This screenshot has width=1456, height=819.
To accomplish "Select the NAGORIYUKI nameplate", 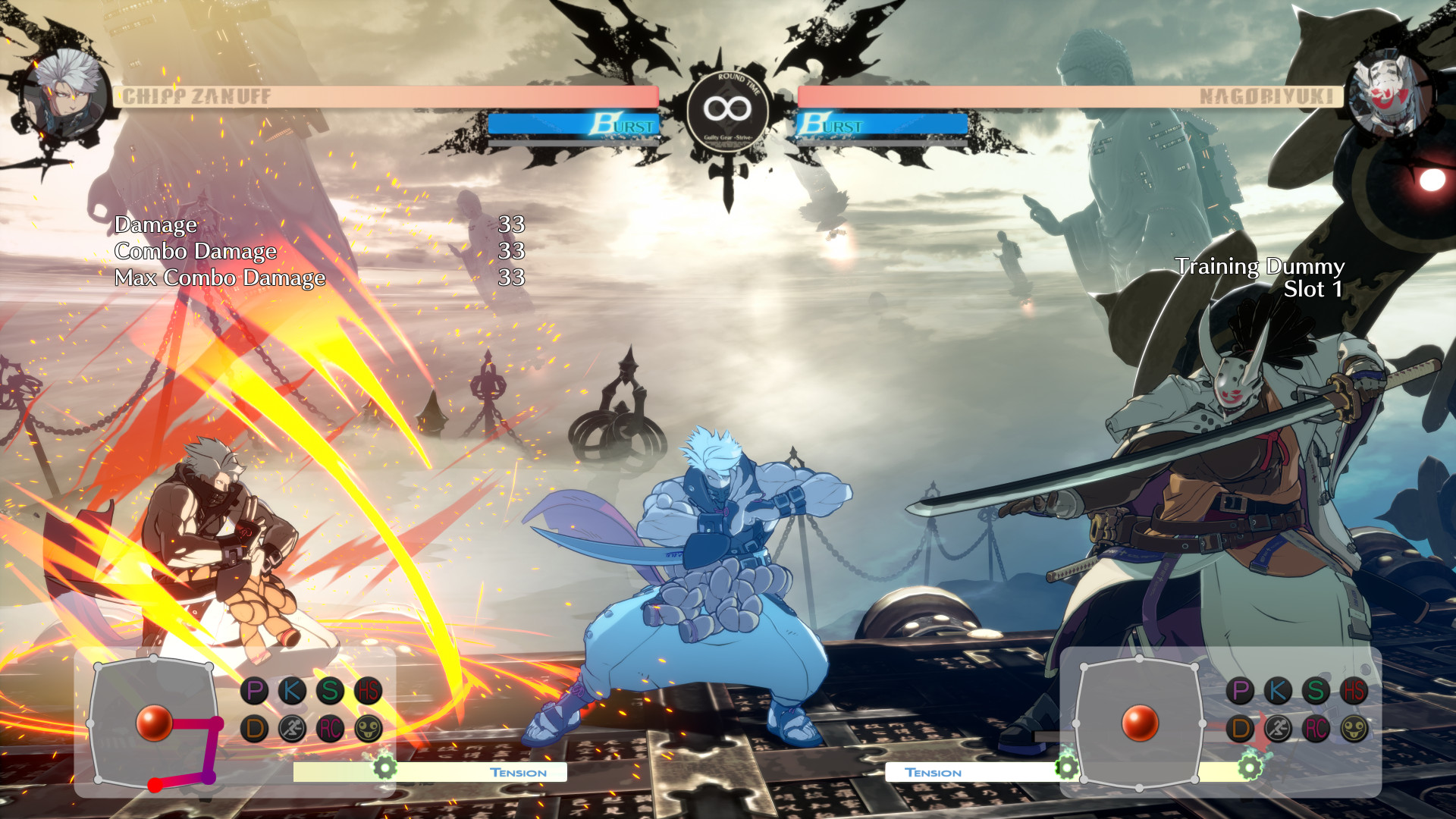I will point(1267,96).
